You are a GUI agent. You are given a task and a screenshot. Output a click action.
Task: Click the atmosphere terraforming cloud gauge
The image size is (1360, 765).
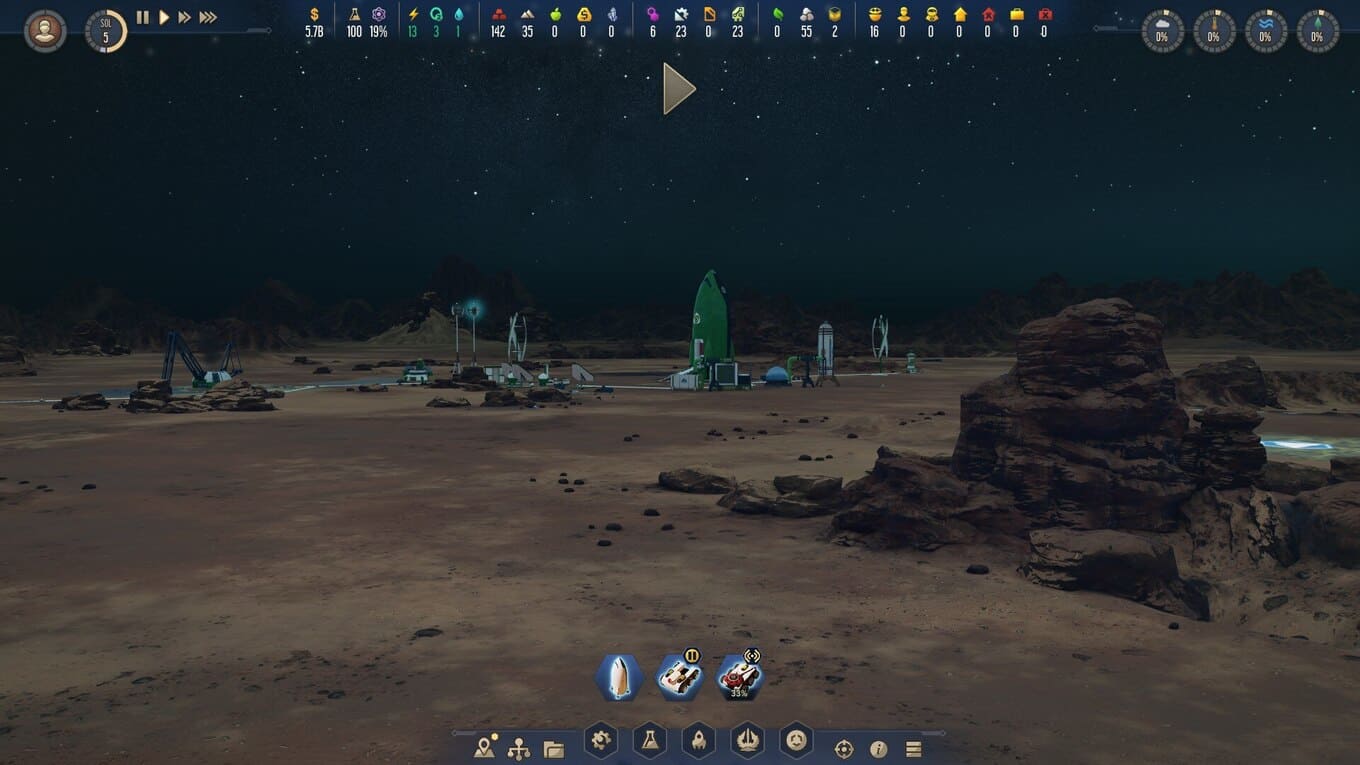1162,31
